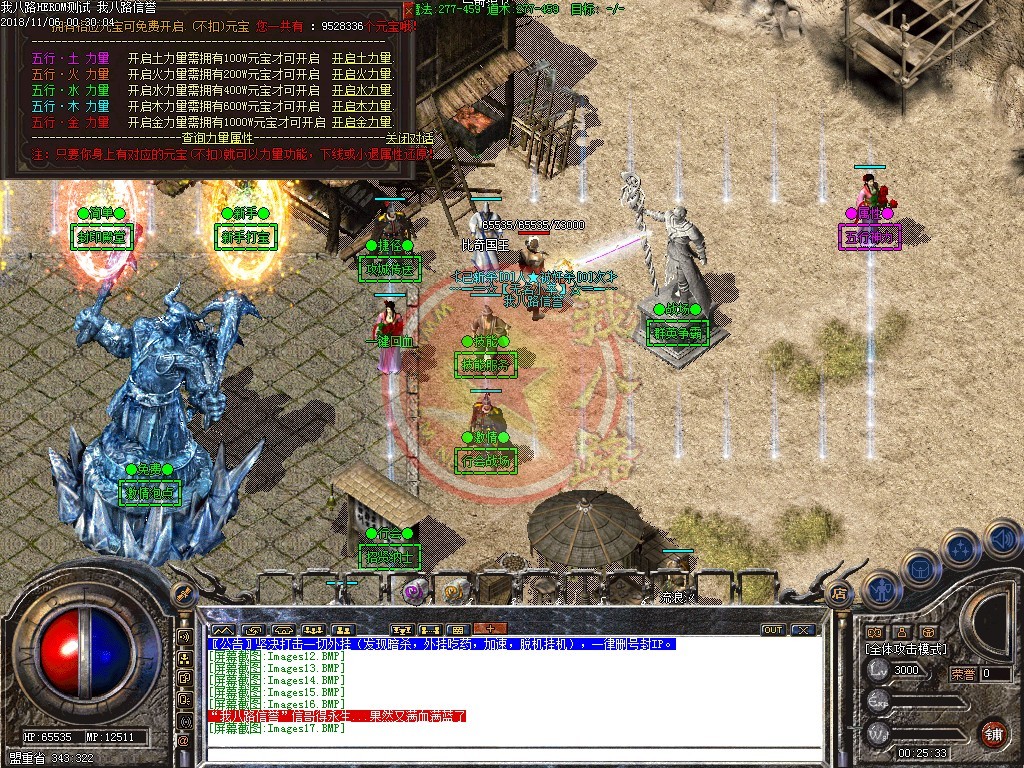Open the bag inventory round button

tap(921, 569)
